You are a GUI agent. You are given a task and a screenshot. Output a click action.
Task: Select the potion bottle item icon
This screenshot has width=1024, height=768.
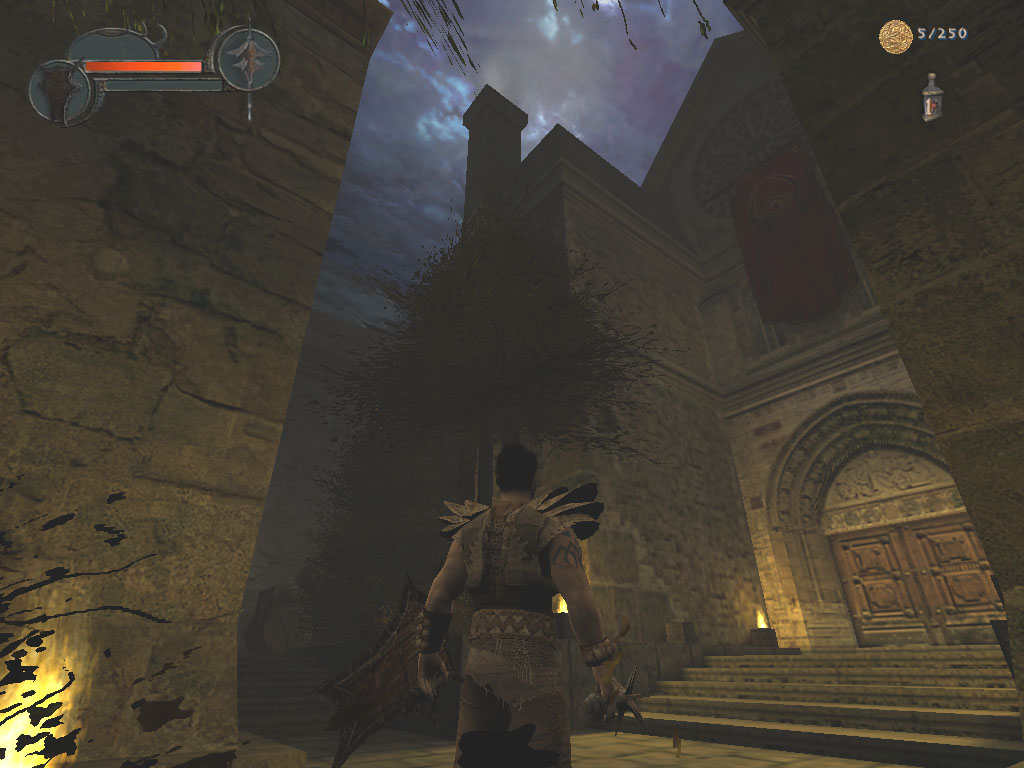(932, 98)
